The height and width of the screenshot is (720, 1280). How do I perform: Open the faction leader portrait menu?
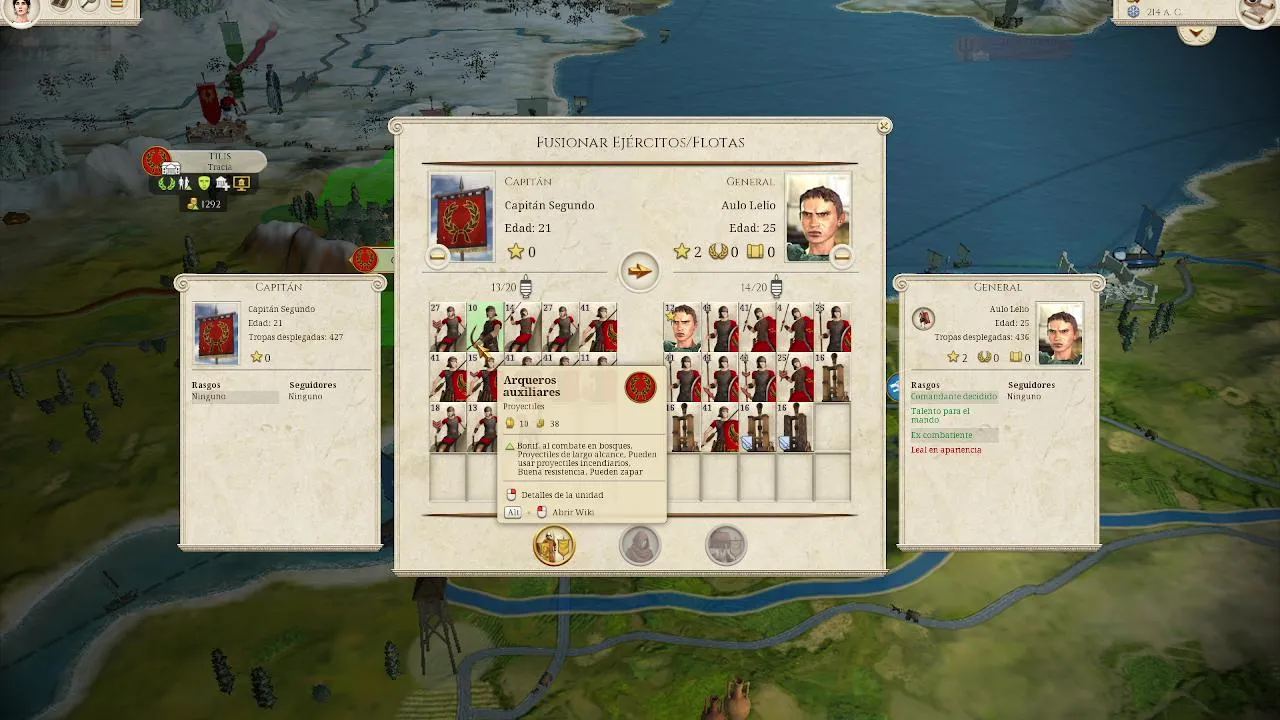click(x=21, y=9)
